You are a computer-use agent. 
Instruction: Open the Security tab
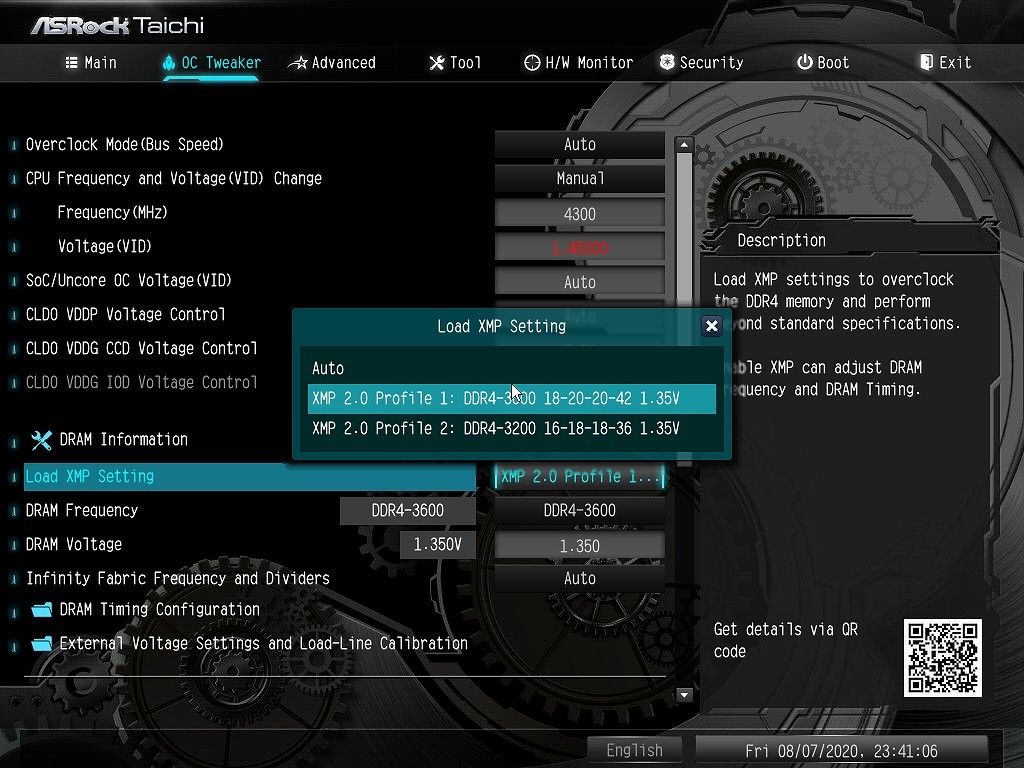click(701, 62)
